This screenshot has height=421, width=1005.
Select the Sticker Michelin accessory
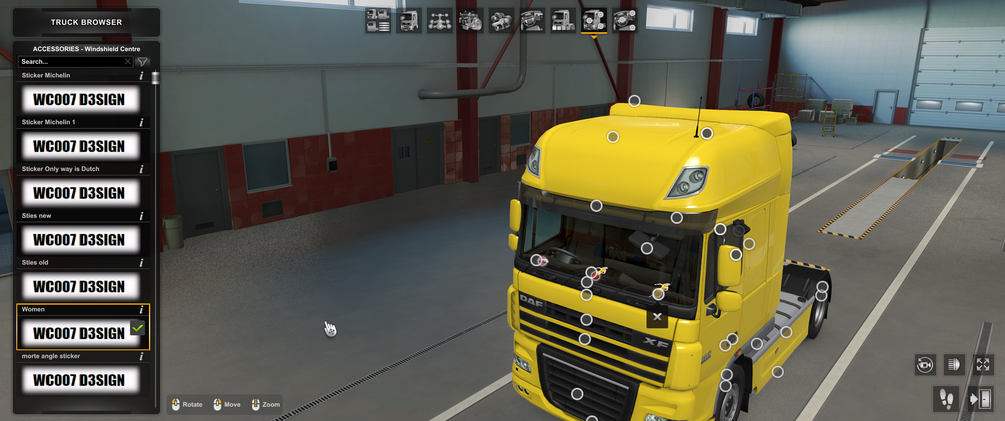point(79,99)
